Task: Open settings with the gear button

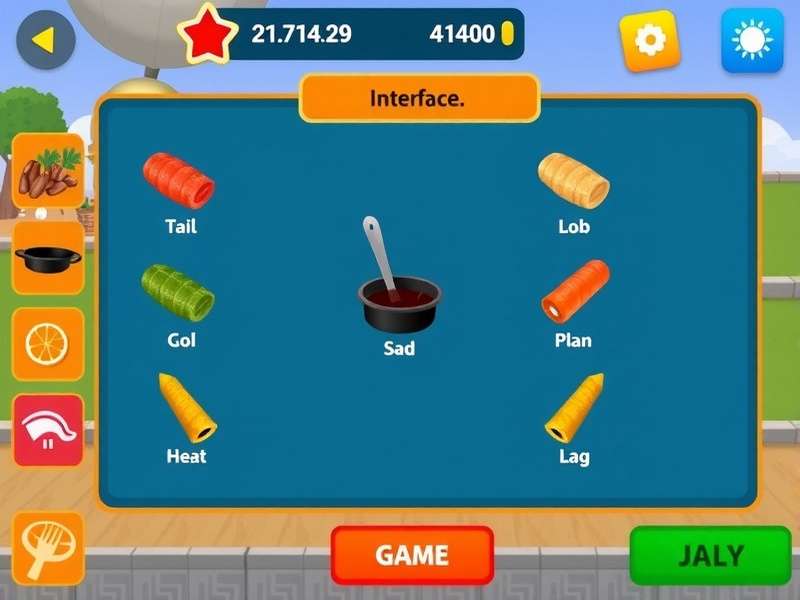Action: pyautogui.click(x=650, y=40)
